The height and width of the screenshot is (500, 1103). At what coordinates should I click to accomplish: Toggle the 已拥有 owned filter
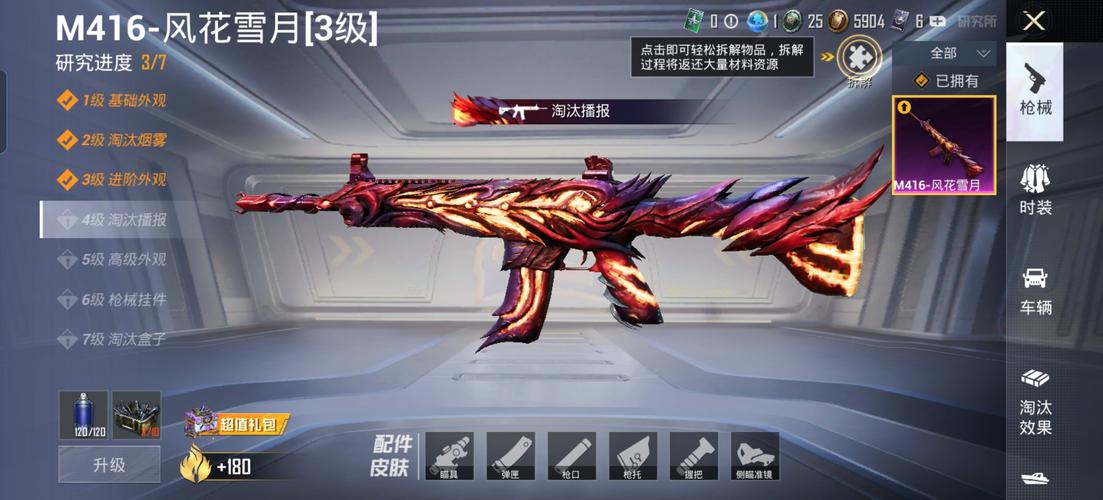(x=945, y=81)
